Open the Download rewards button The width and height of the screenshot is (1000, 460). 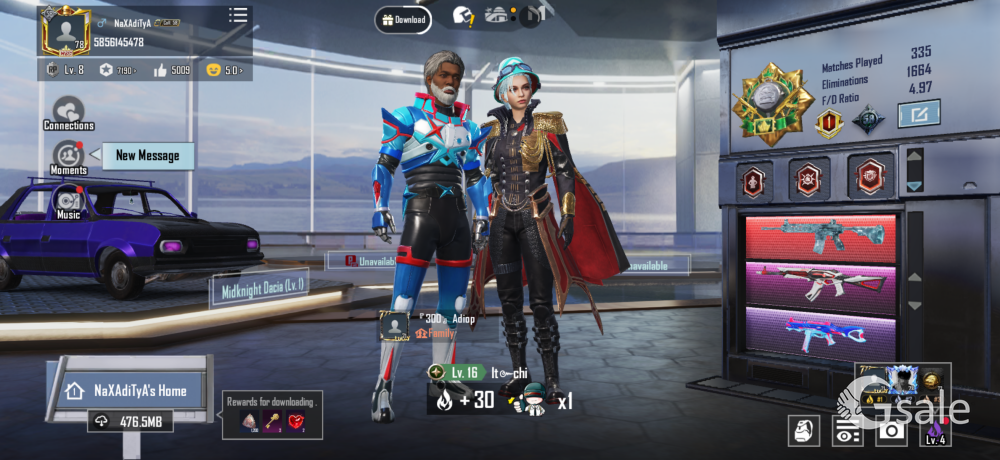point(403,19)
